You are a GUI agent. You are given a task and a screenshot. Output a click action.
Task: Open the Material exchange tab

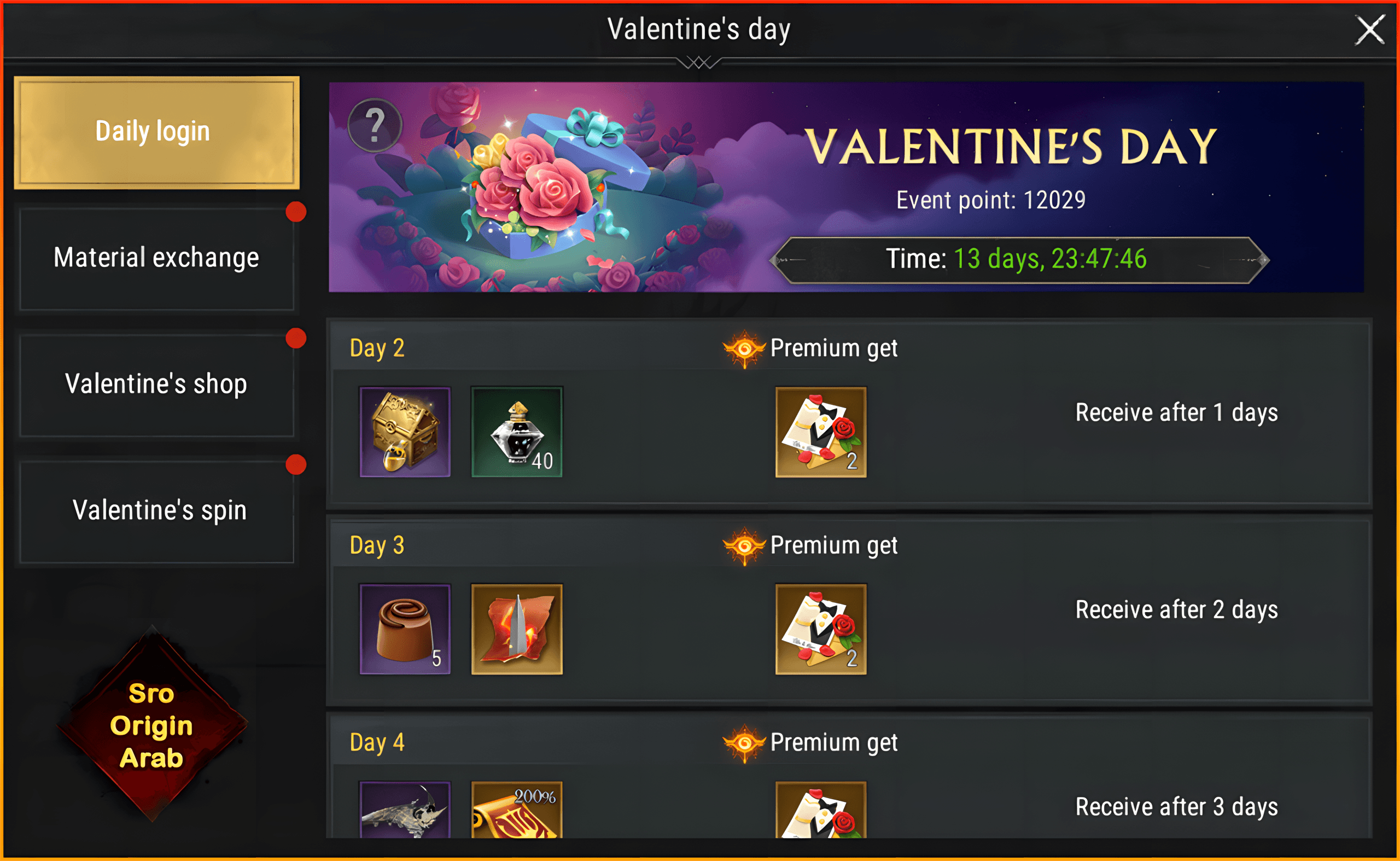(x=156, y=259)
